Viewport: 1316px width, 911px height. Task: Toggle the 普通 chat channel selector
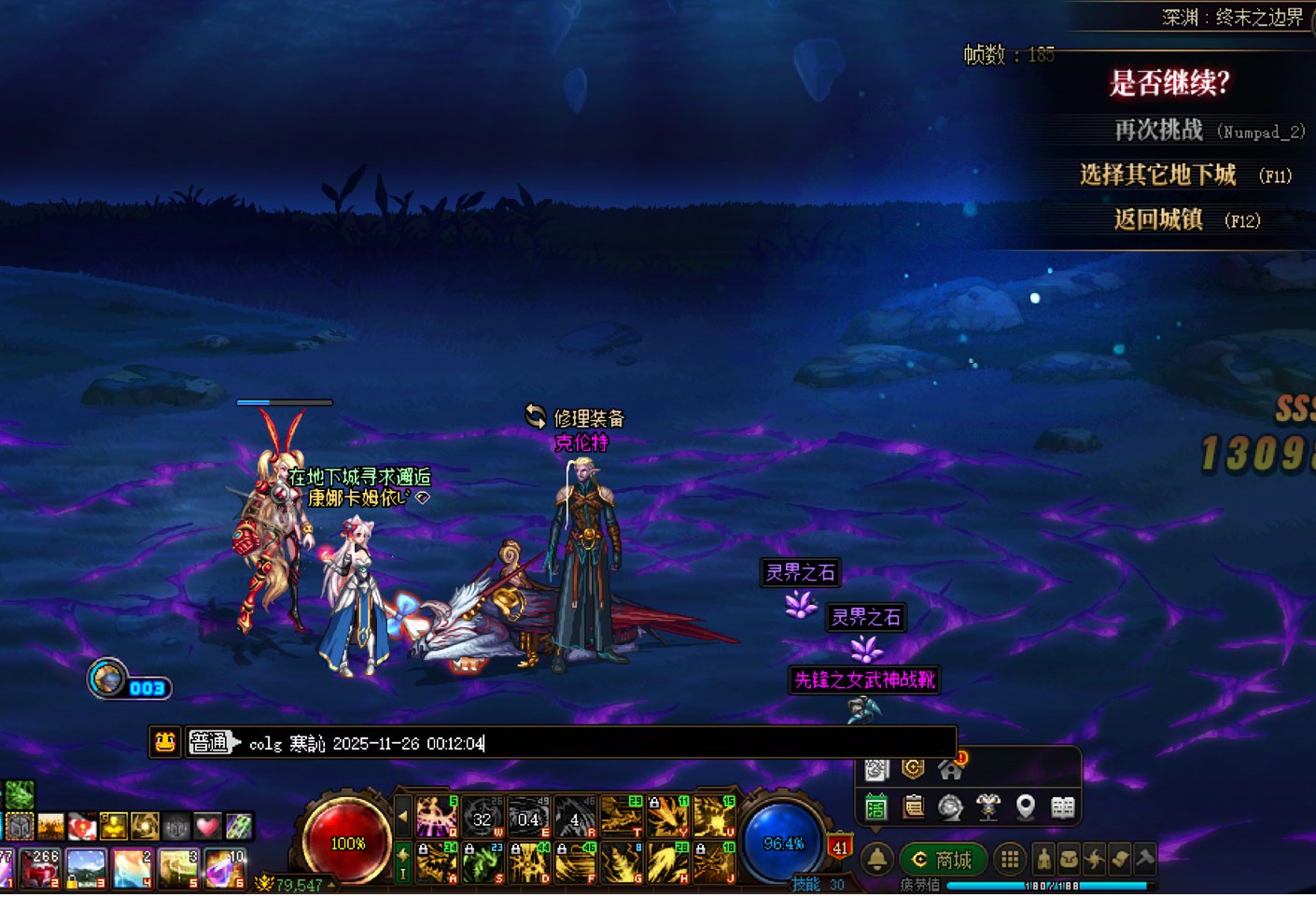[212, 743]
